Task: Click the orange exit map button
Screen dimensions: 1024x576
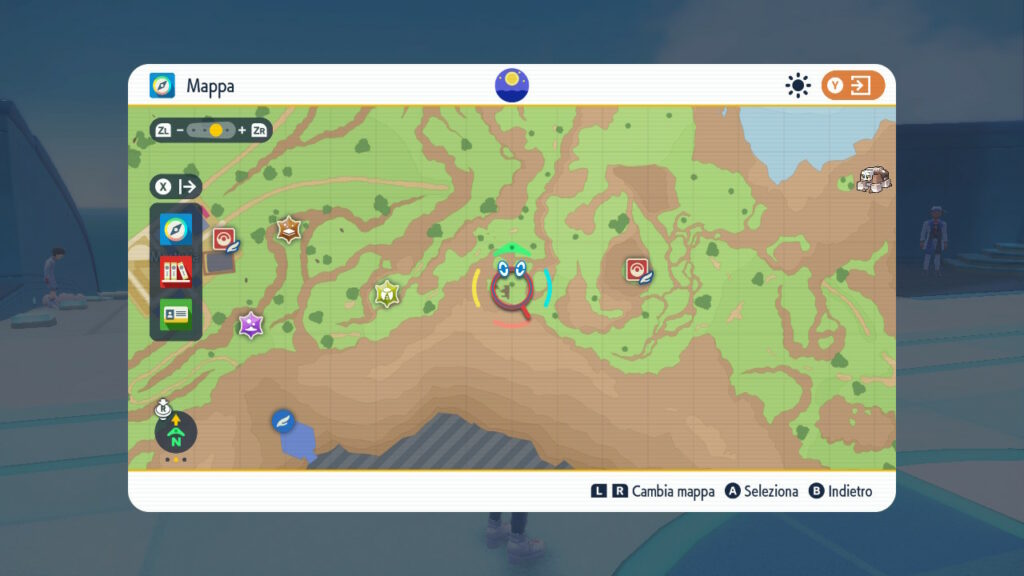Action: pos(853,86)
